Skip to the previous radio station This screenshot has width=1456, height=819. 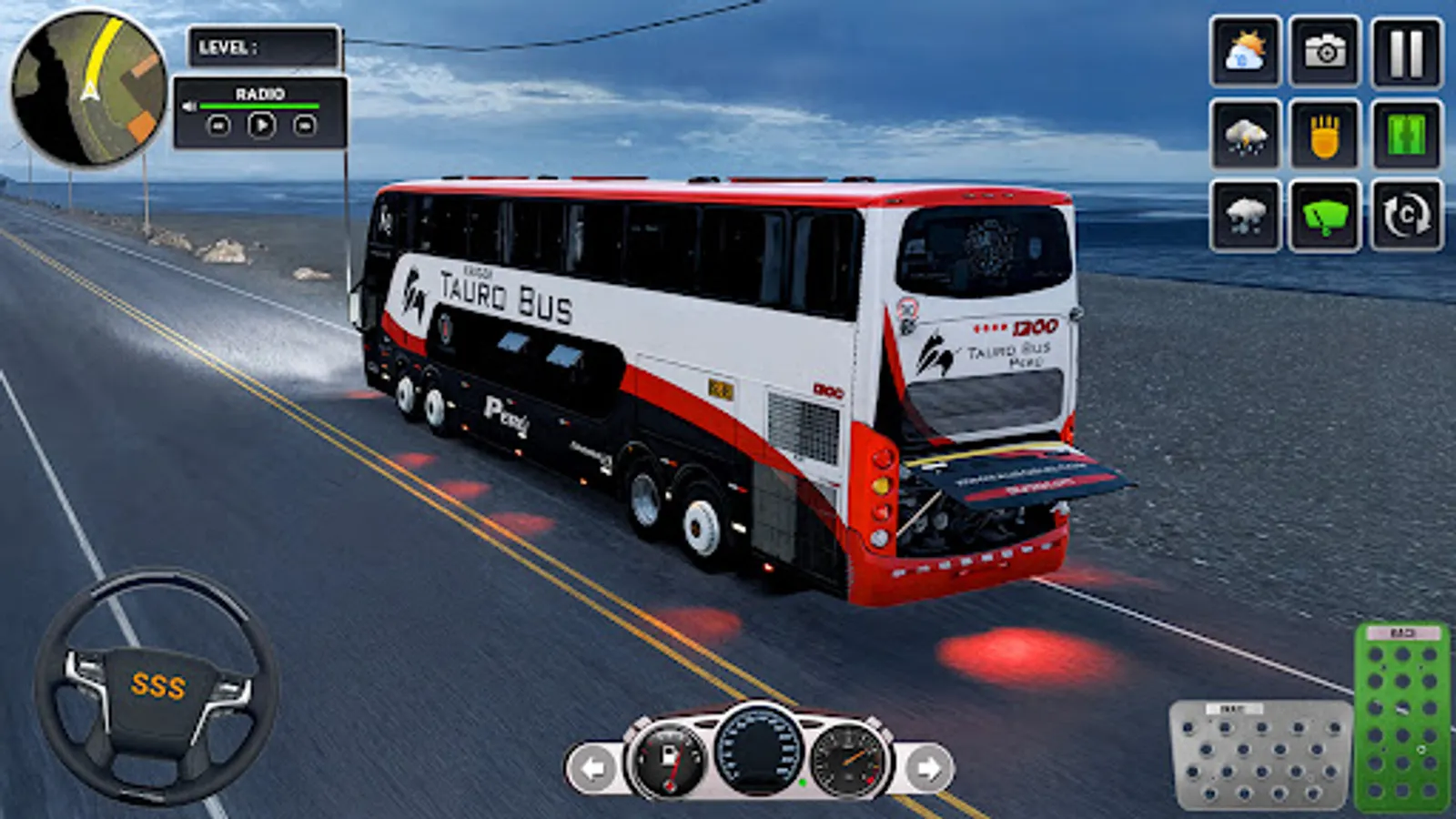[x=218, y=127]
